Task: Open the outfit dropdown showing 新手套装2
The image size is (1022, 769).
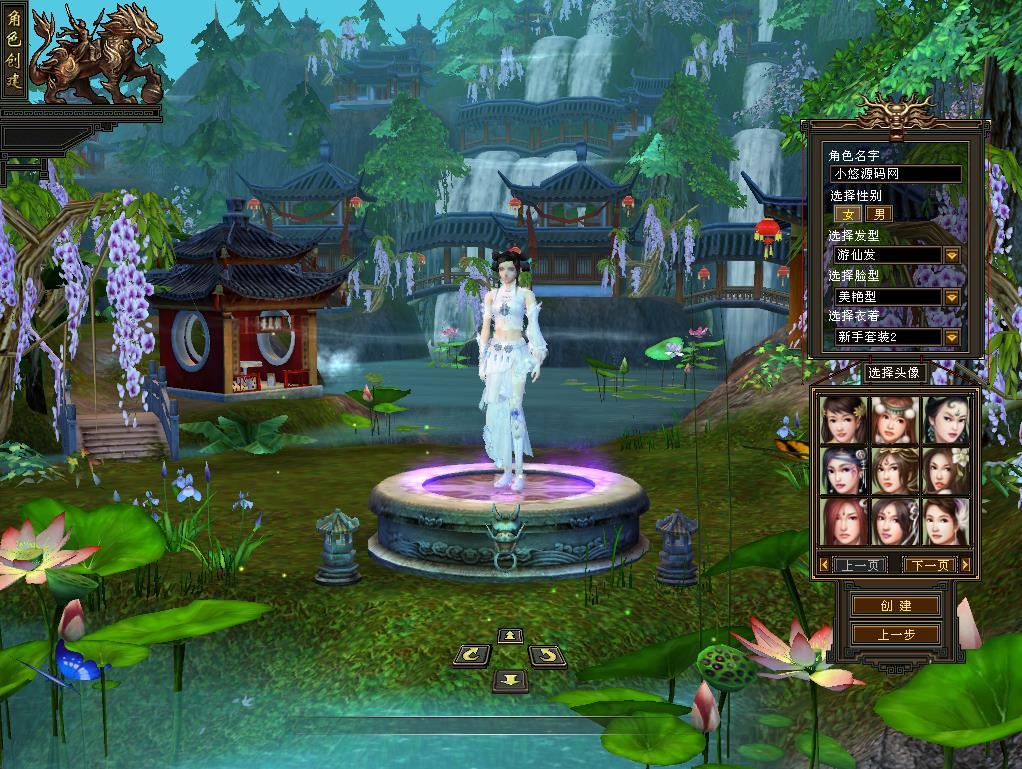Action: click(952, 337)
